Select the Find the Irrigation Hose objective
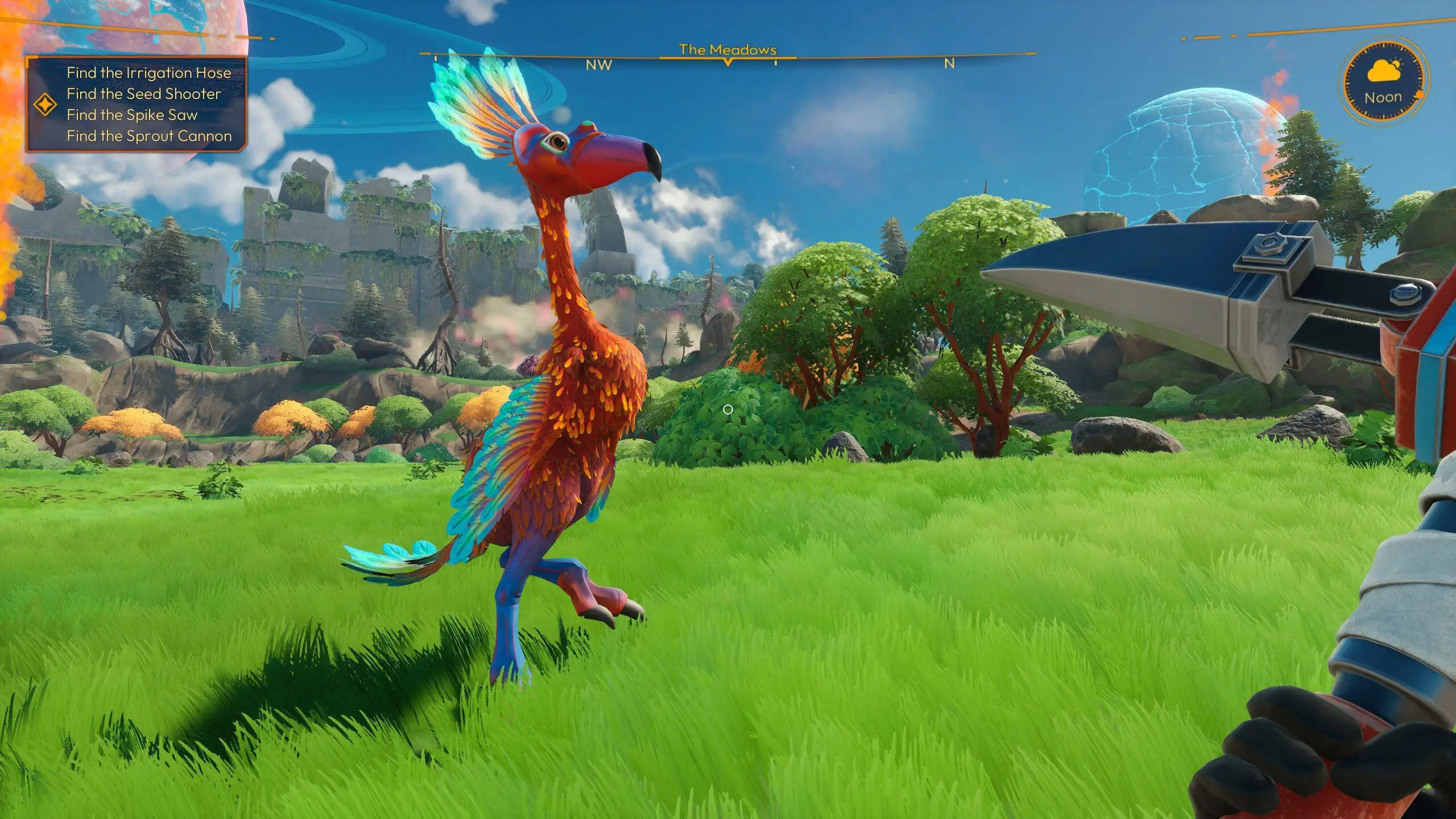The width and height of the screenshot is (1456, 819). pos(148,73)
